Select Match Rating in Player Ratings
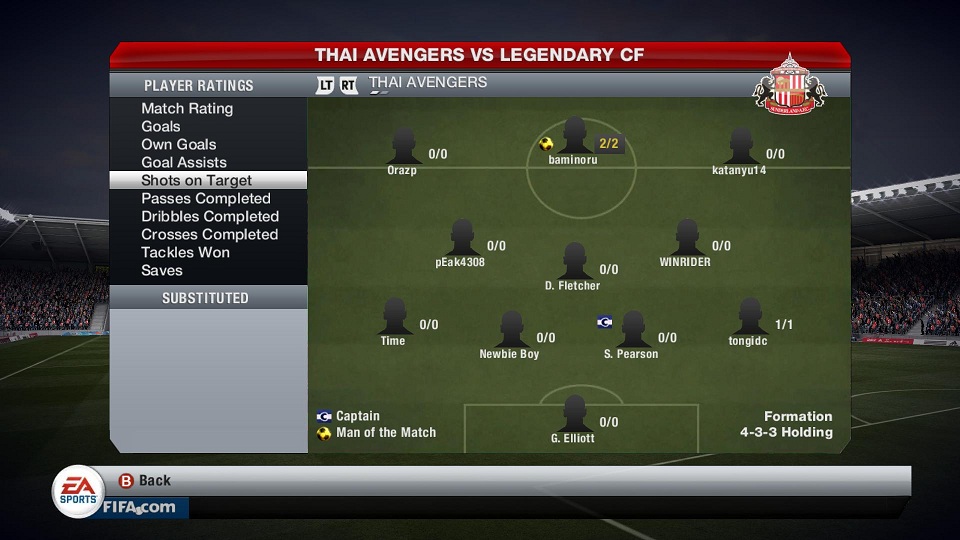Image resolution: width=960 pixels, height=540 pixels. click(187, 108)
